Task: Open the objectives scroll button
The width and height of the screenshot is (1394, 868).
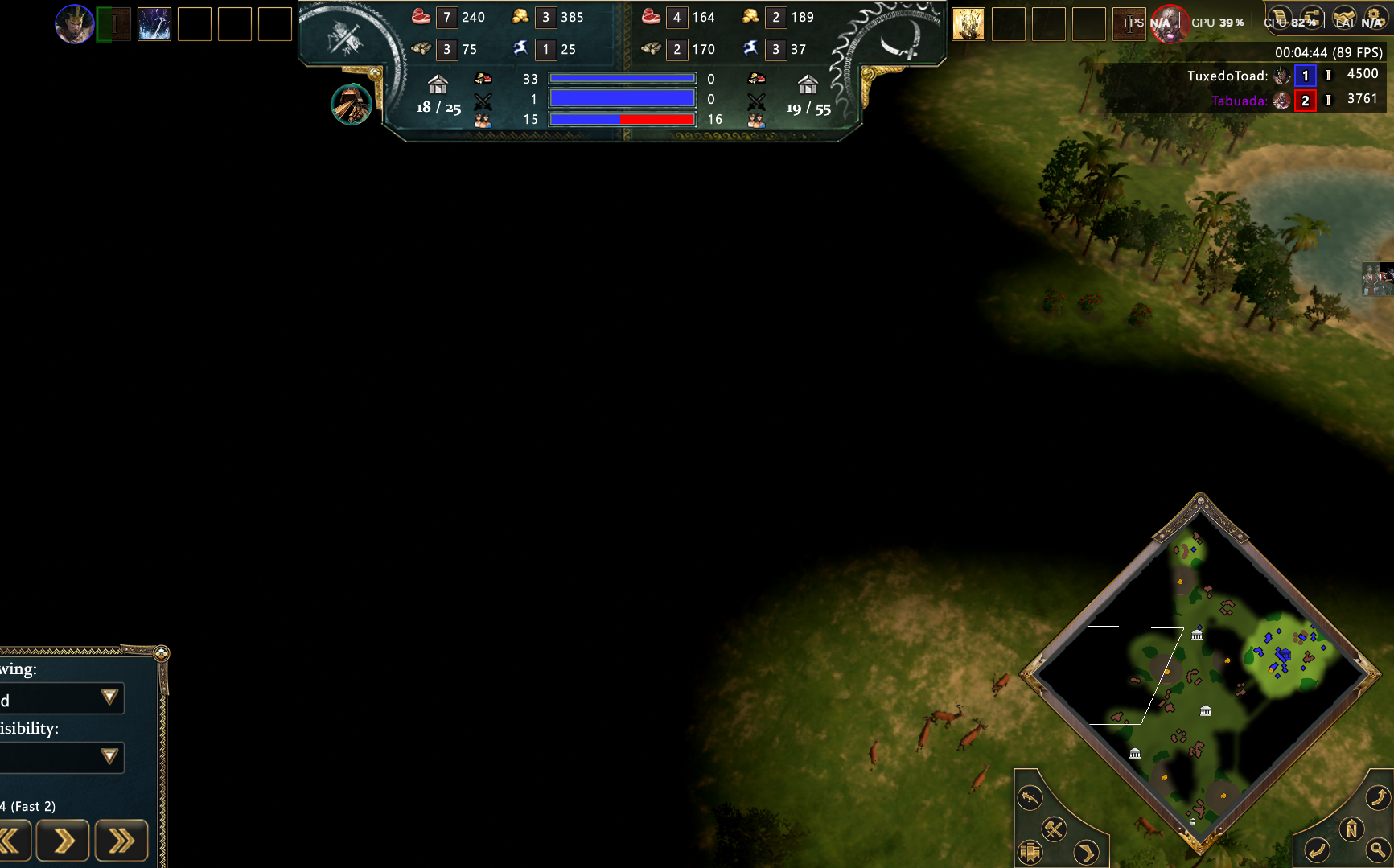Action: point(1280,19)
